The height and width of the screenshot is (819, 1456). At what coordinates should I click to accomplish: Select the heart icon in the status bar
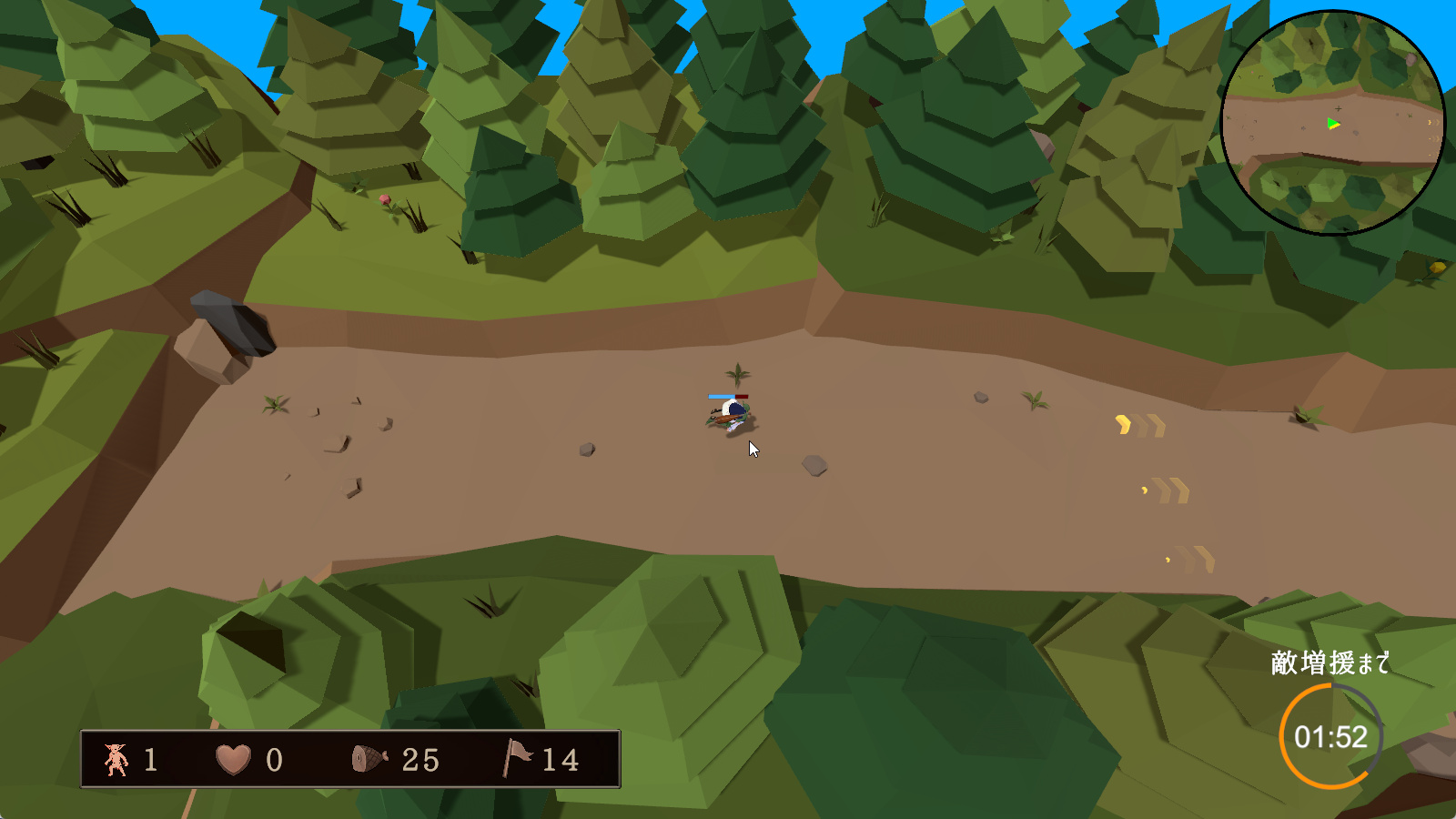pos(233,759)
